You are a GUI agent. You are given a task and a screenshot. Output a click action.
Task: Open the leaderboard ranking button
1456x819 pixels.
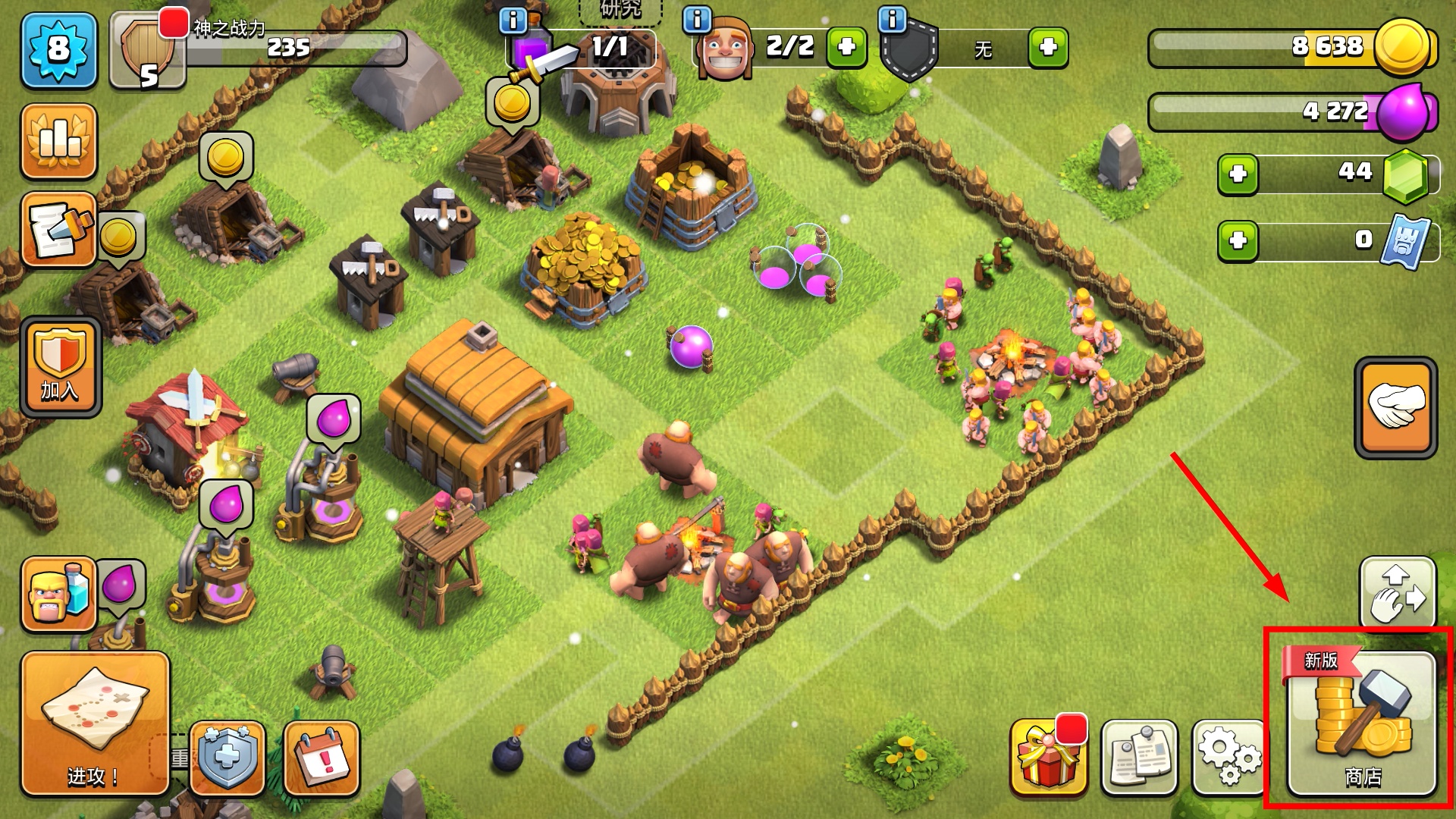(x=59, y=141)
